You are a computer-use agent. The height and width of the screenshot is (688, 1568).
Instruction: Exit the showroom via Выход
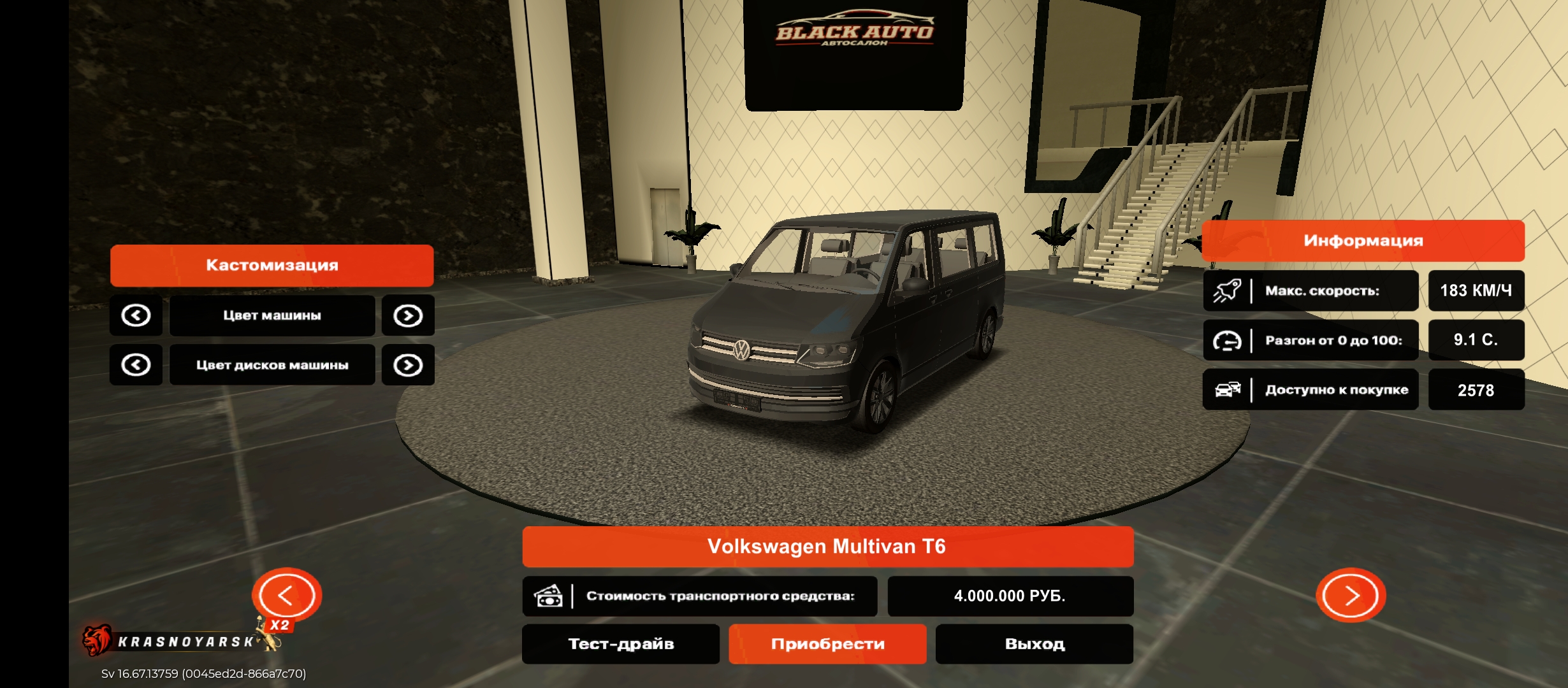point(1034,644)
